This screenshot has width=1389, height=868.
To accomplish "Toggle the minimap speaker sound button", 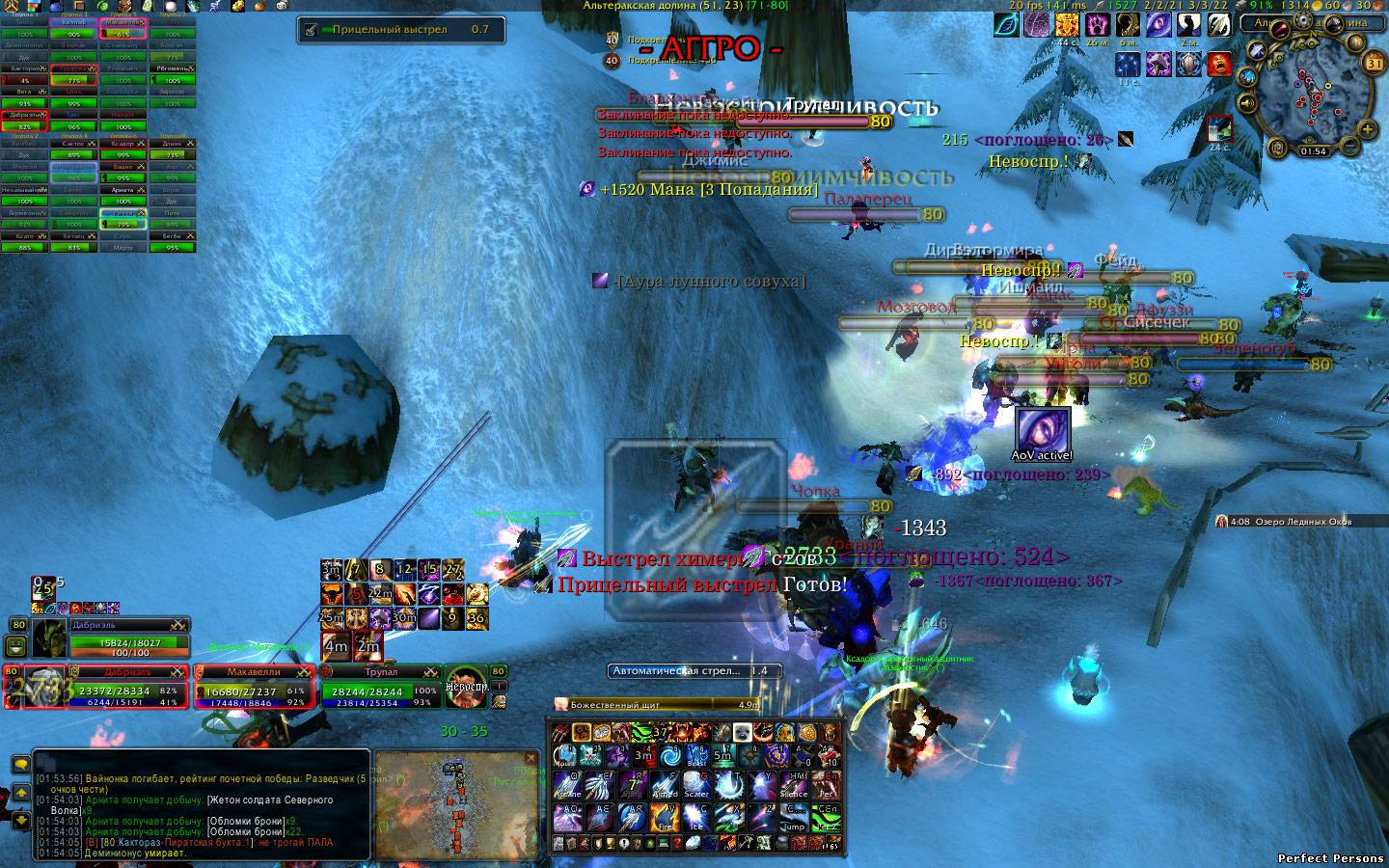I will (1246, 103).
